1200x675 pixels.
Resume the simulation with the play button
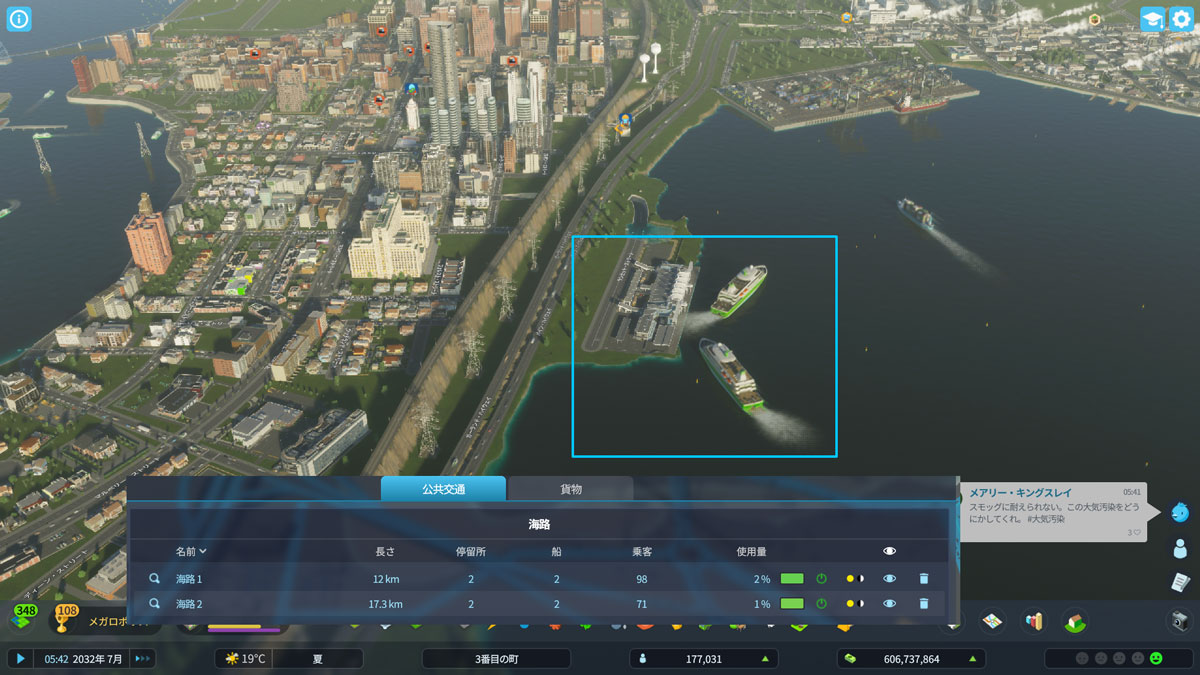click(x=20, y=658)
